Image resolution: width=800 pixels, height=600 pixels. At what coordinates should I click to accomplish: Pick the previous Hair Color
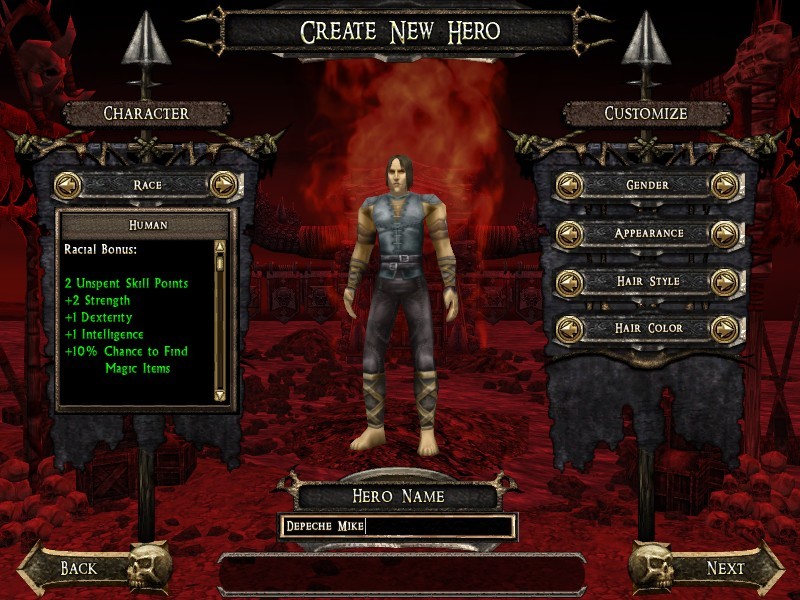(x=570, y=329)
